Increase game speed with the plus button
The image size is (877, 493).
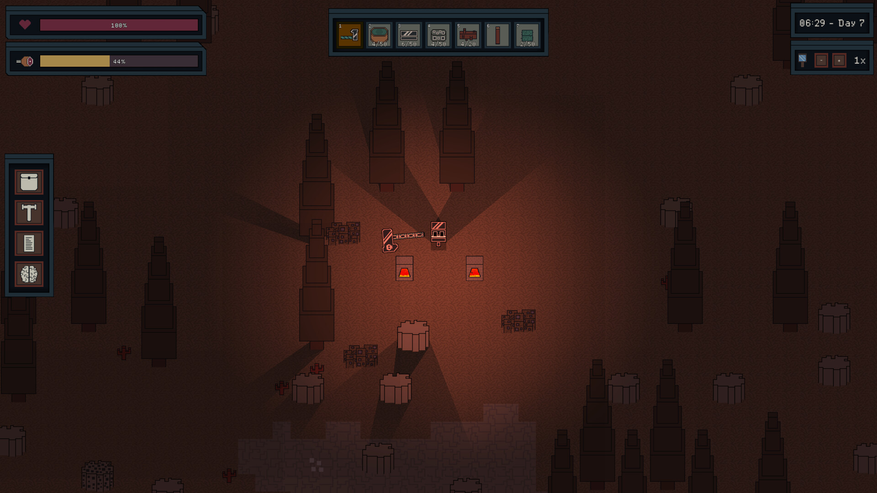coord(839,60)
